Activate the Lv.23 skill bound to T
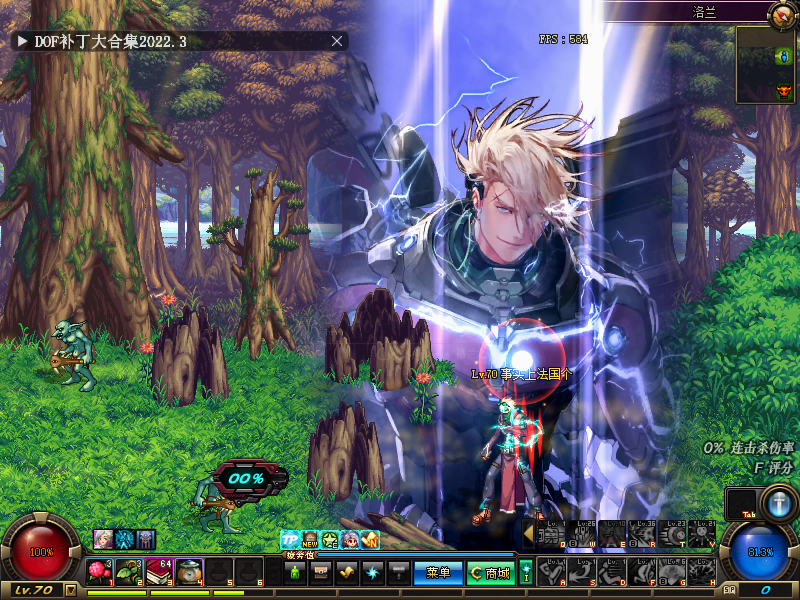800x600 pixels. (673, 533)
